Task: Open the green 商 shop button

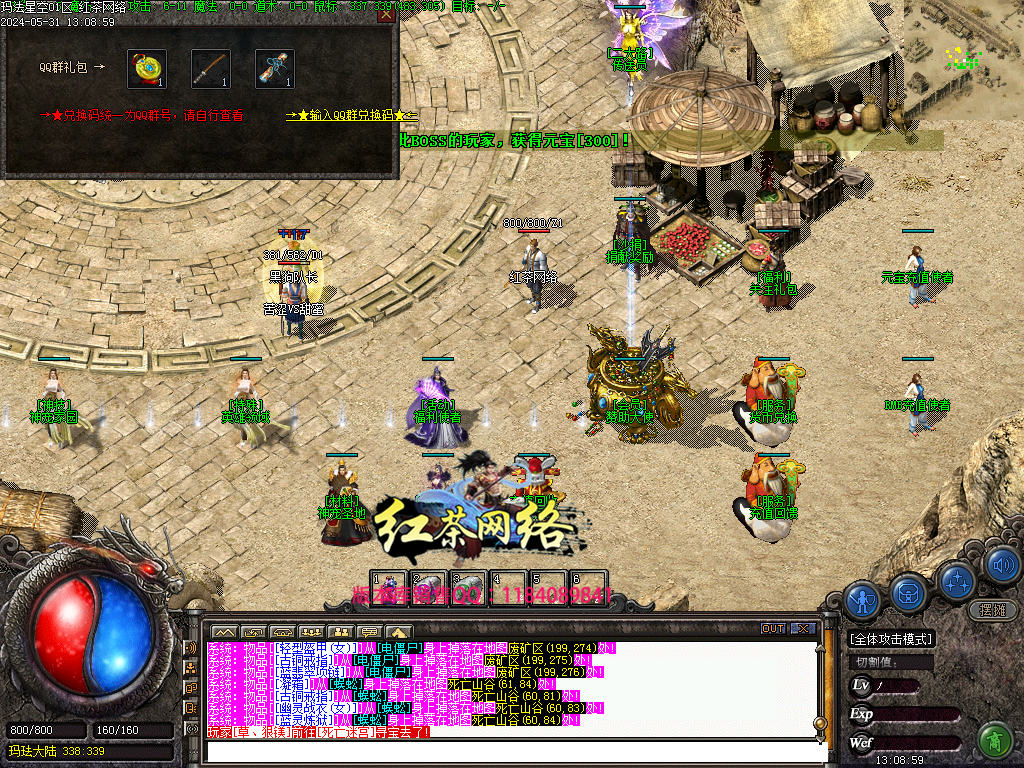Action: [996, 741]
